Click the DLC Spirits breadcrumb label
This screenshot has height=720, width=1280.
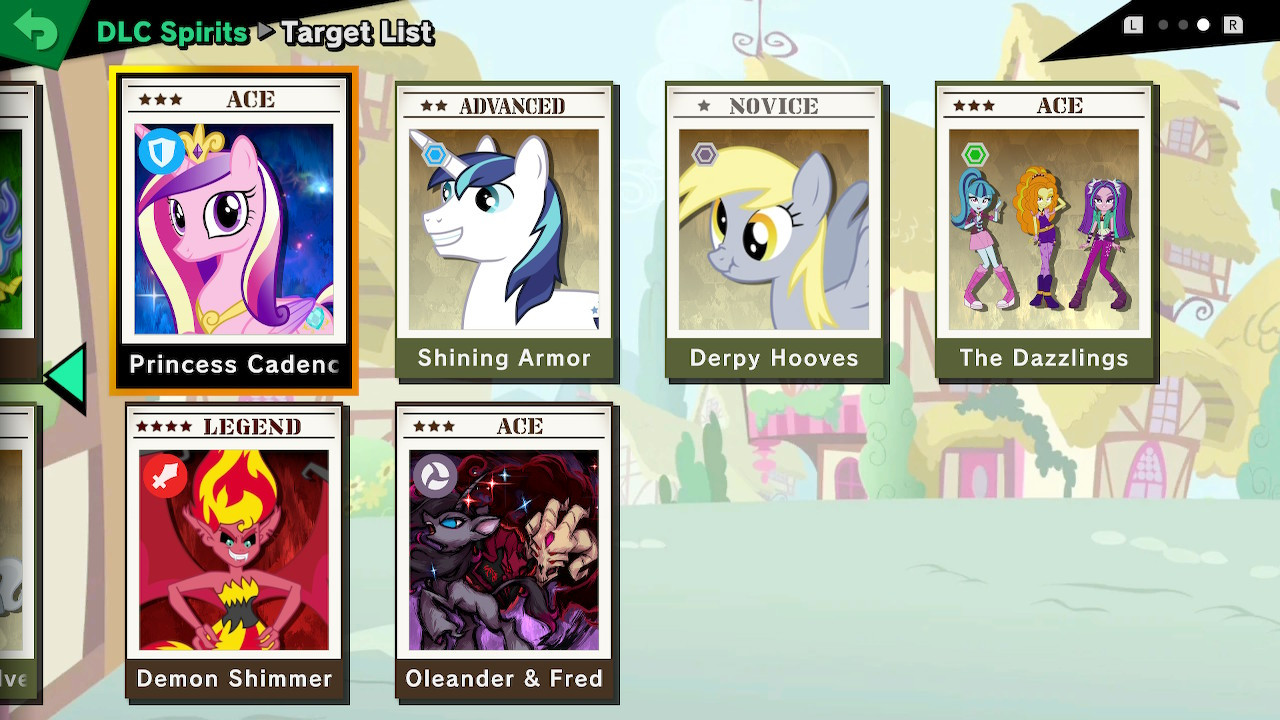point(170,32)
